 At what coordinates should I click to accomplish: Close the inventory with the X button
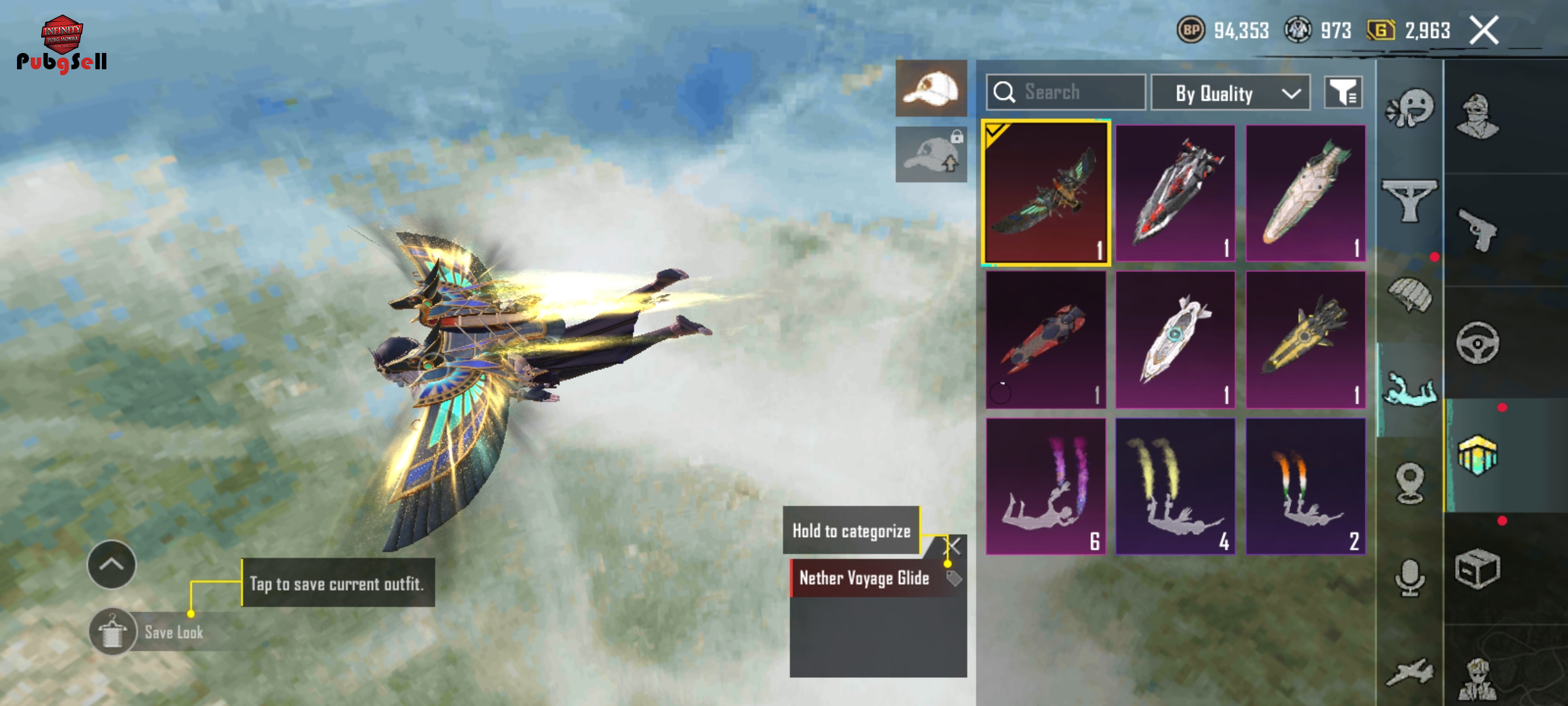(x=1484, y=31)
